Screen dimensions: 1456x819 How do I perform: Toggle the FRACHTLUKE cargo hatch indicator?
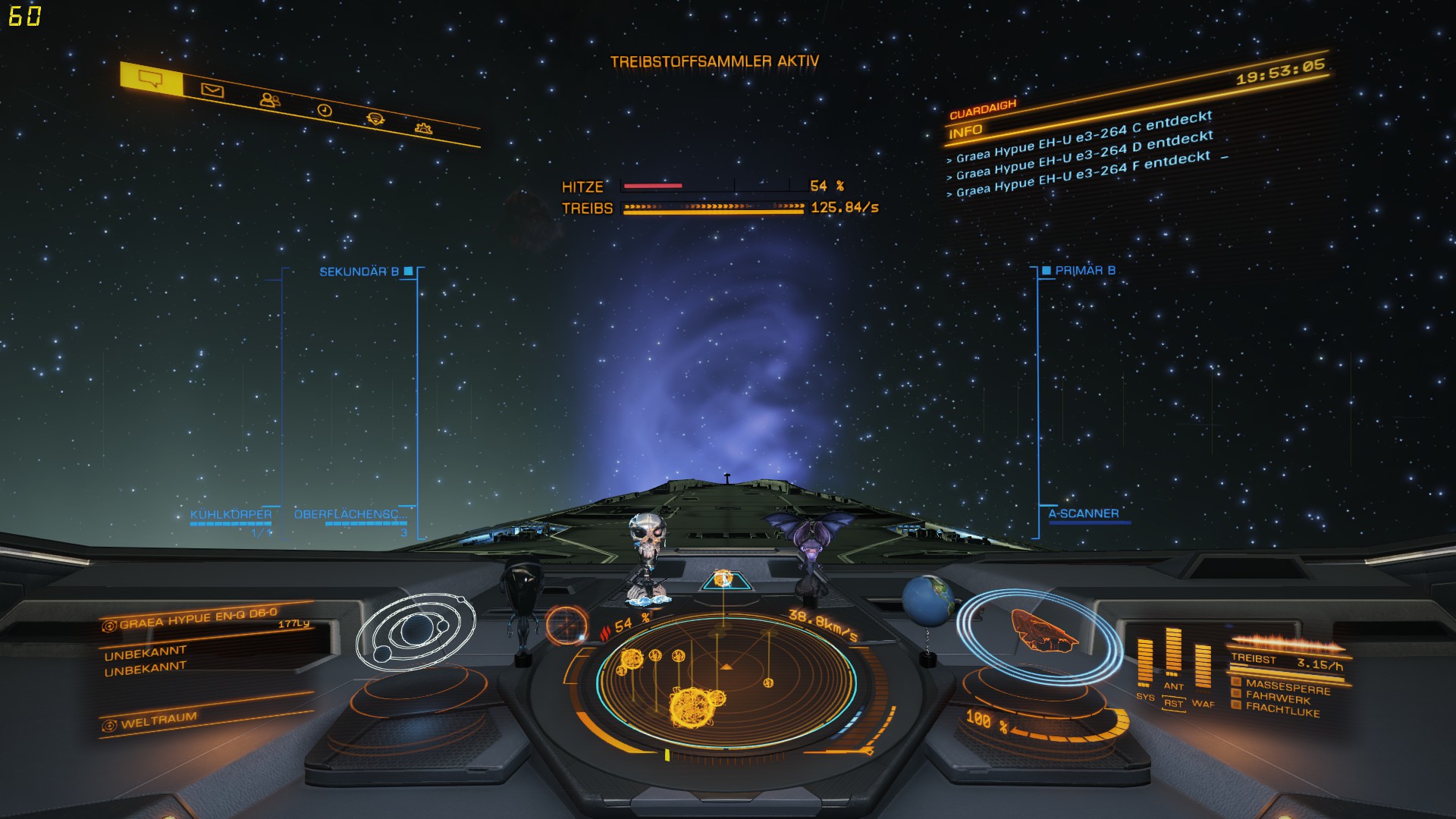coord(1281,710)
